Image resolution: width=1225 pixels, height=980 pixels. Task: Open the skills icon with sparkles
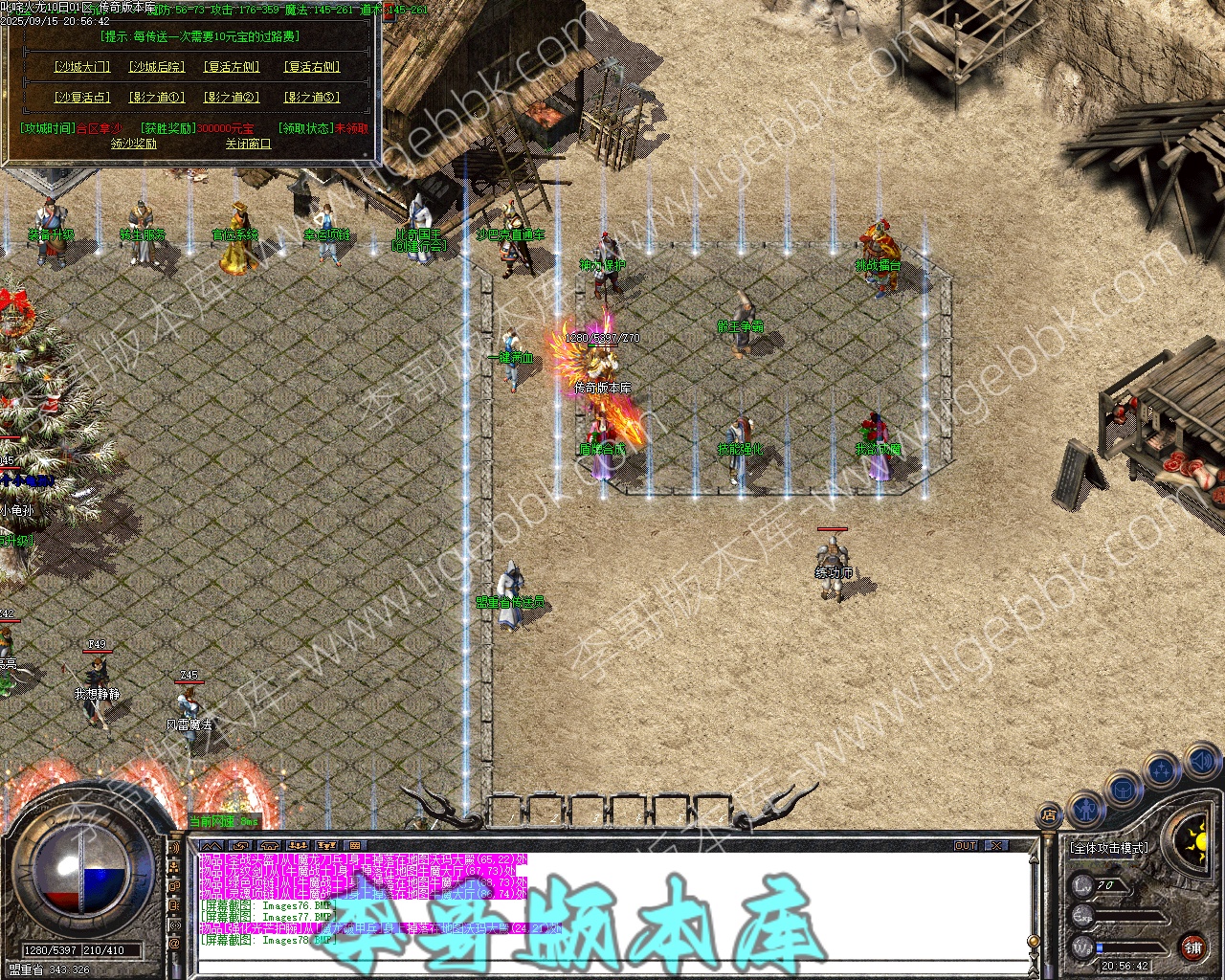click(1162, 768)
